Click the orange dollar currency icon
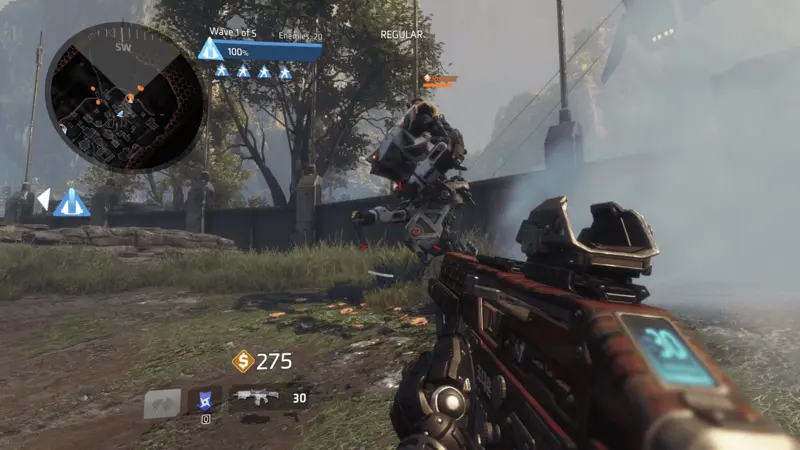This screenshot has width=800, height=450. pos(243,361)
